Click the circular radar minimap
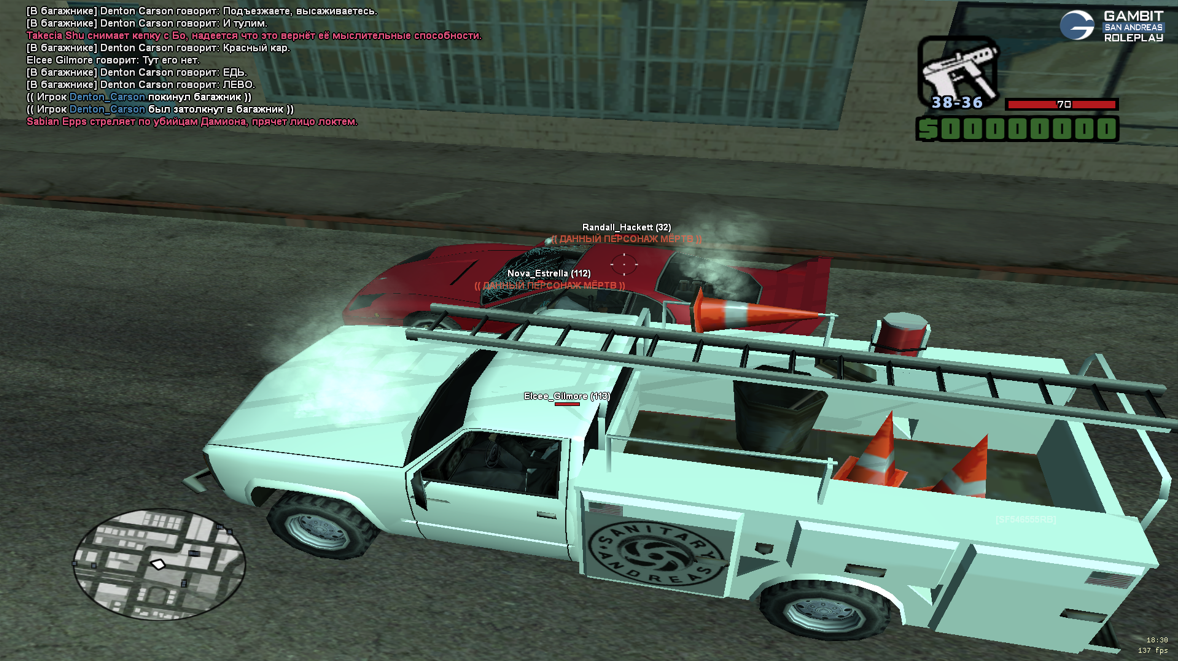 click(x=158, y=563)
